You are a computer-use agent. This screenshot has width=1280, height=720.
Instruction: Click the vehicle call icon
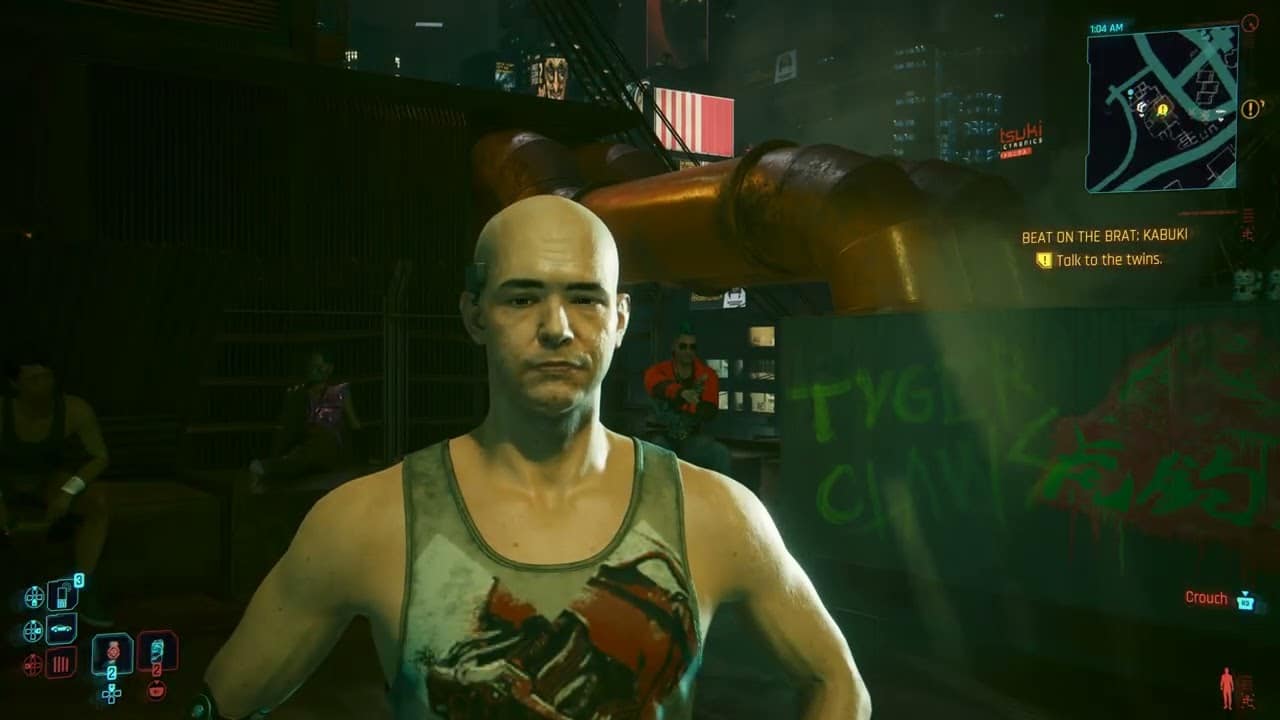pyautogui.click(x=62, y=628)
